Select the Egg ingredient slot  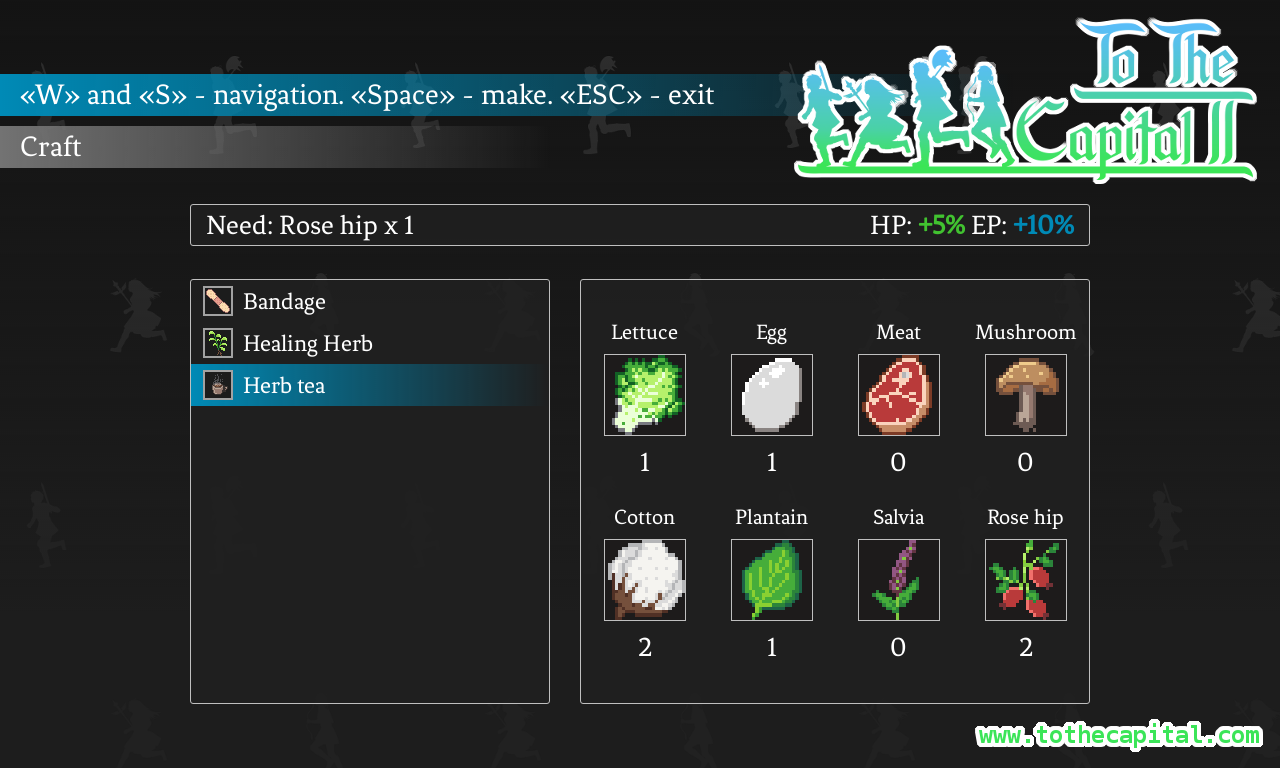click(x=772, y=395)
